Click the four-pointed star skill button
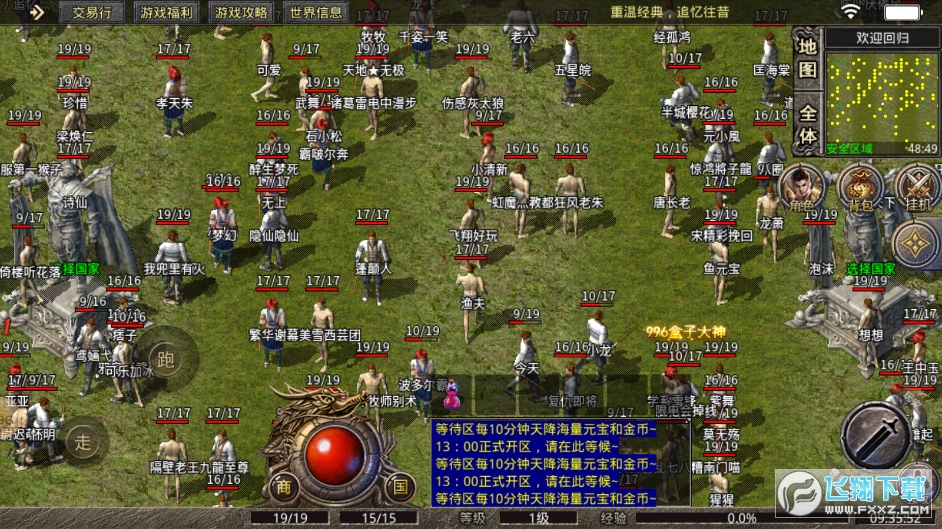Image resolution: width=942 pixels, height=529 pixels. click(x=915, y=244)
